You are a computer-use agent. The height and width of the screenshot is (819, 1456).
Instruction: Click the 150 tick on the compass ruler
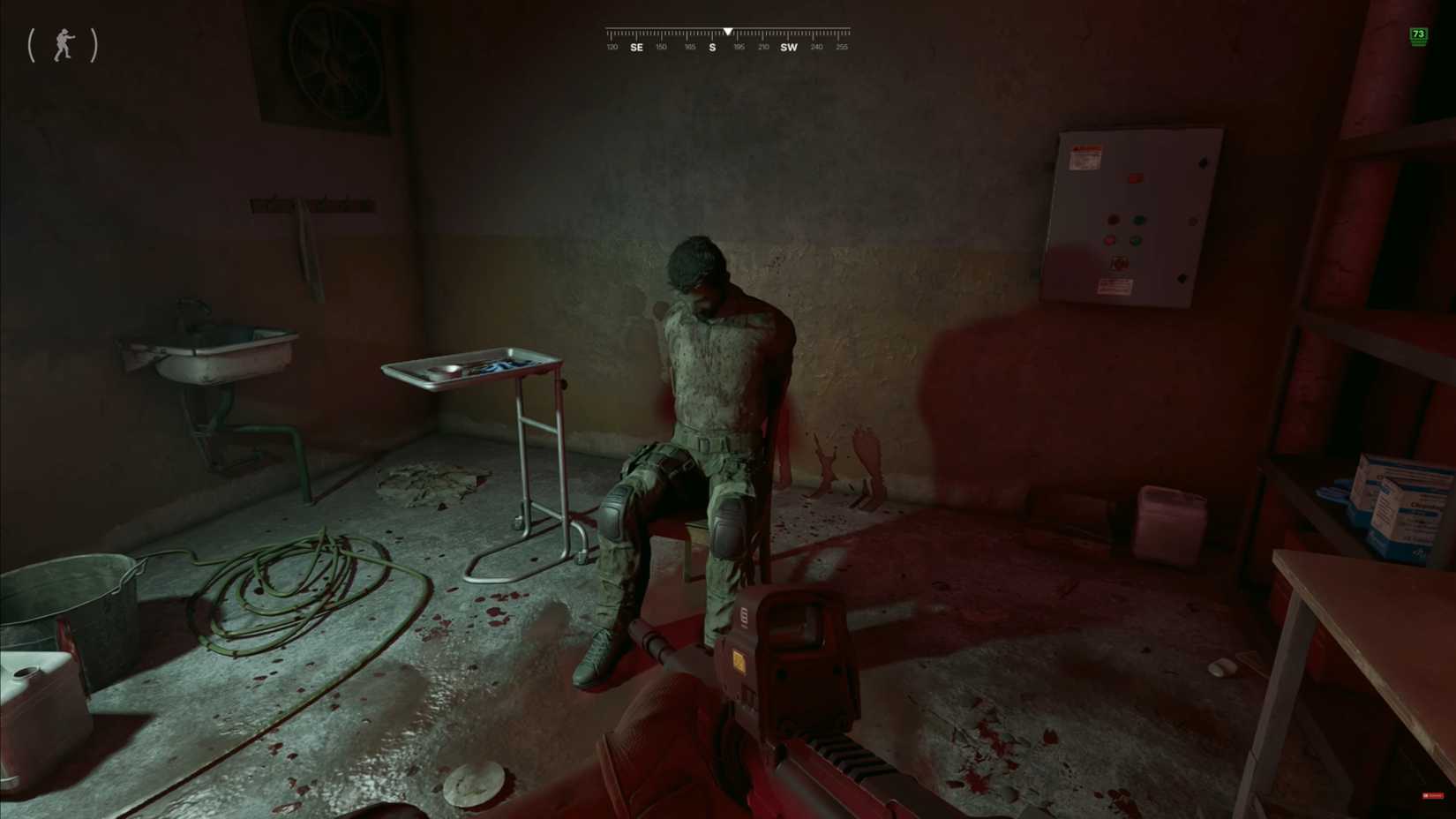pyautogui.click(x=661, y=47)
